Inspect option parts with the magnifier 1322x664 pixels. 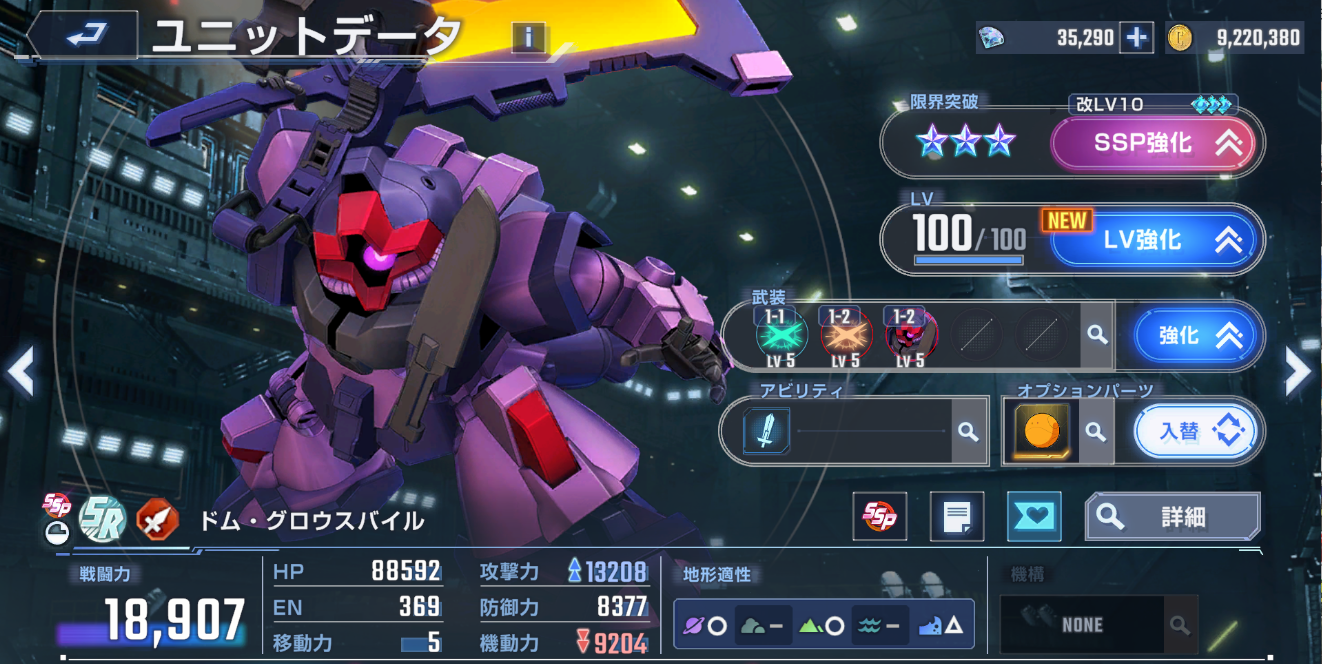tap(1096, 431)
